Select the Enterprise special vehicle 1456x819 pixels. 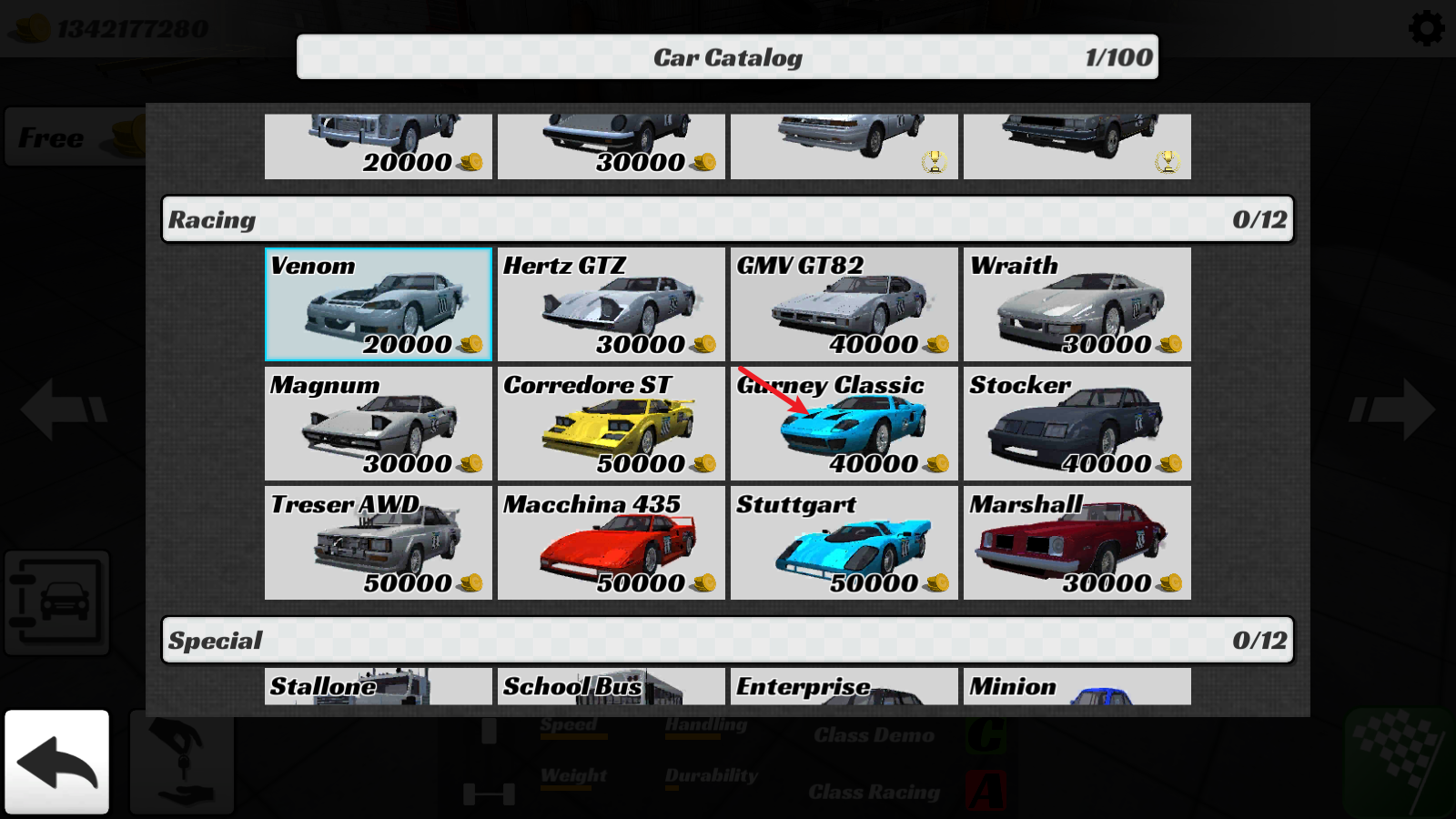(844, 687)
